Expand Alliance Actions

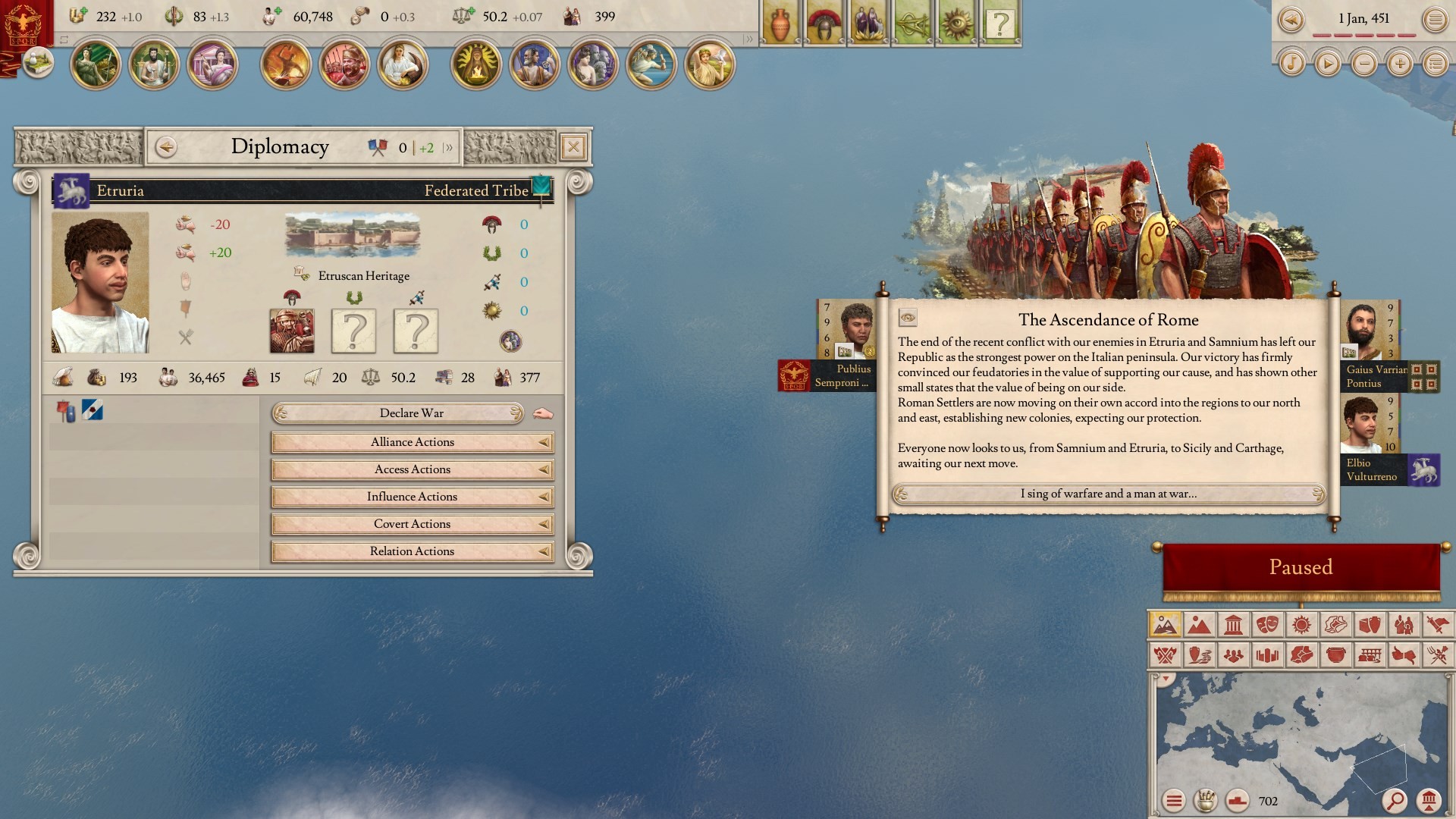click(412, 442)
